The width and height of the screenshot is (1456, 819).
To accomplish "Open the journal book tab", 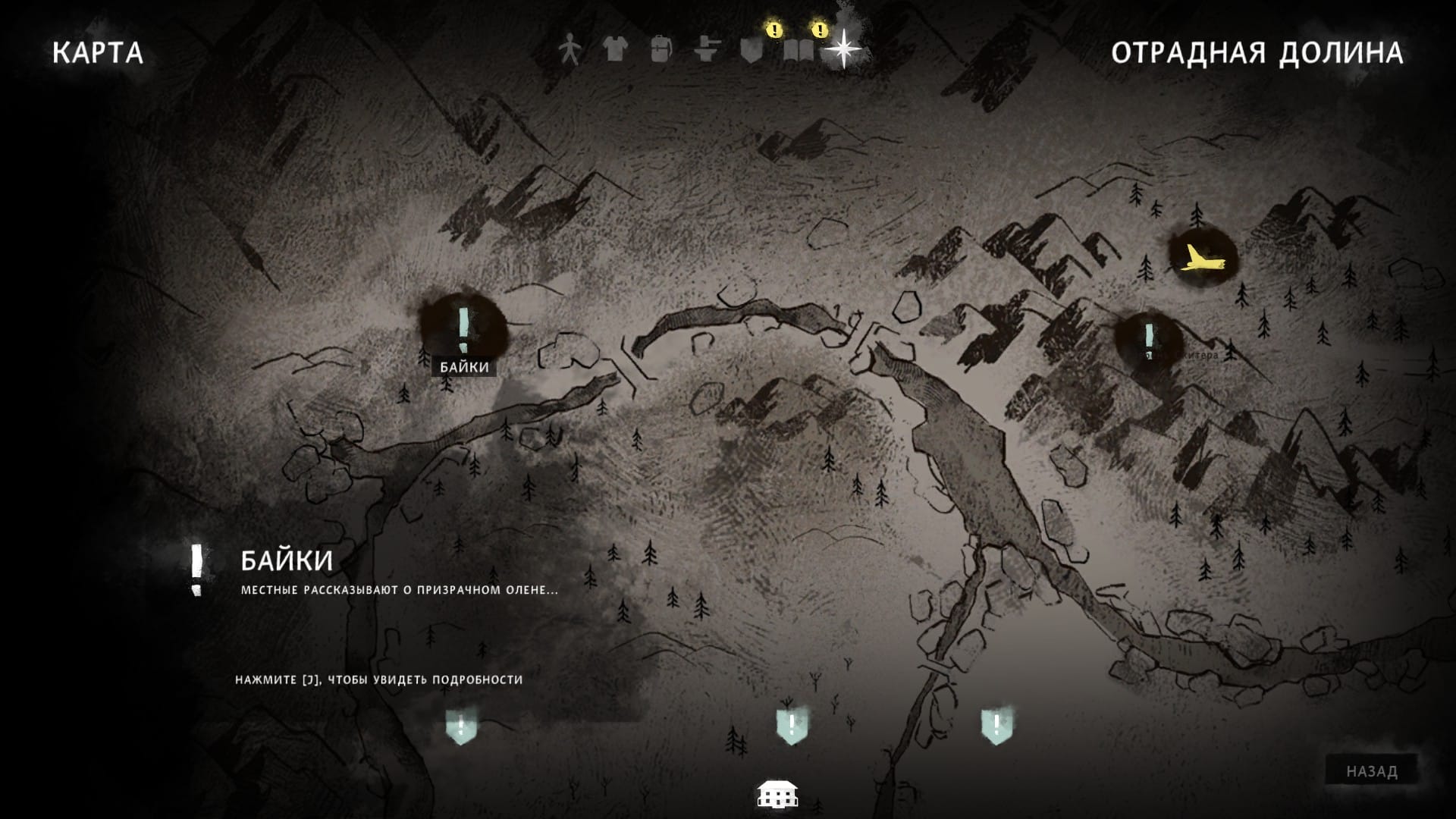I will [798, 50].
